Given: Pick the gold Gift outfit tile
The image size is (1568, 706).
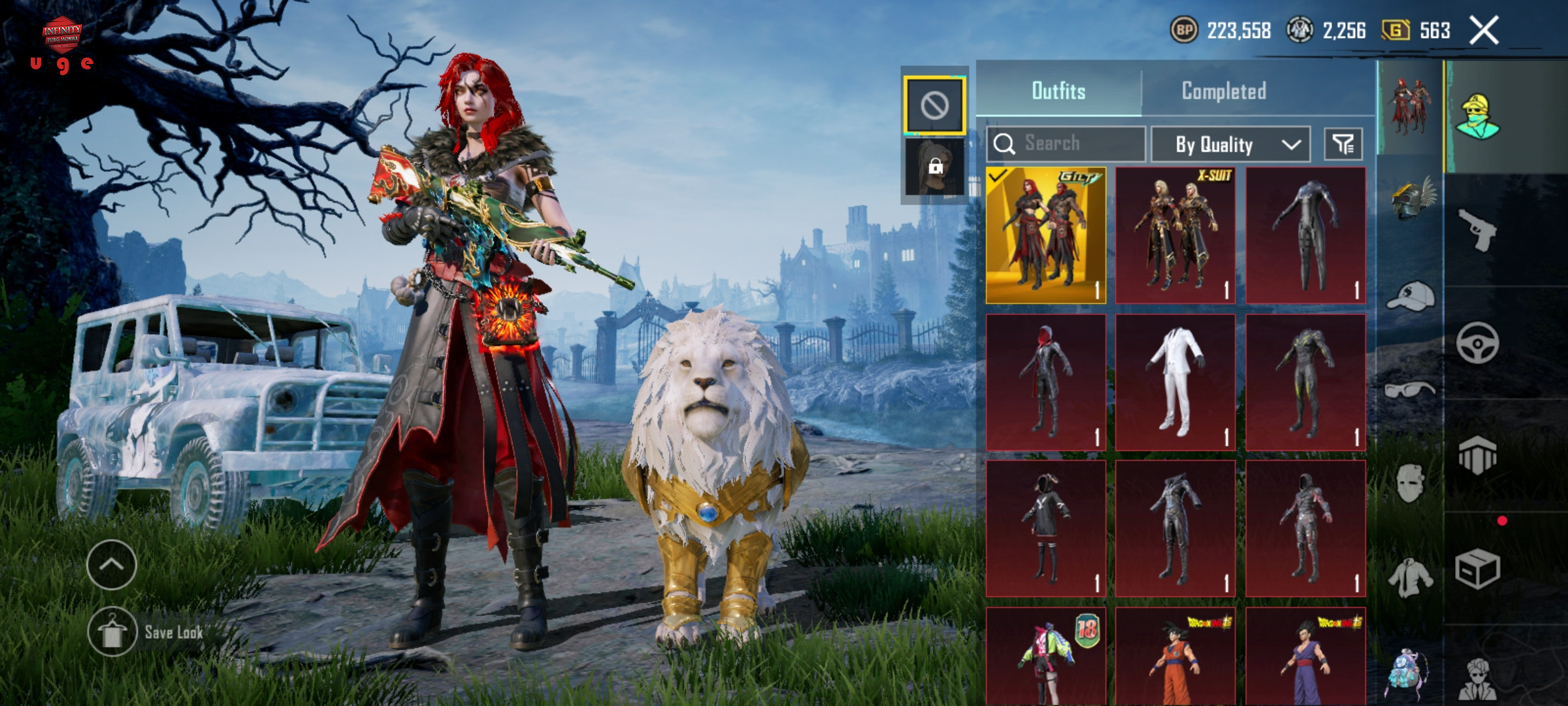Looking at the screenshot, I should coord(1046,235).
